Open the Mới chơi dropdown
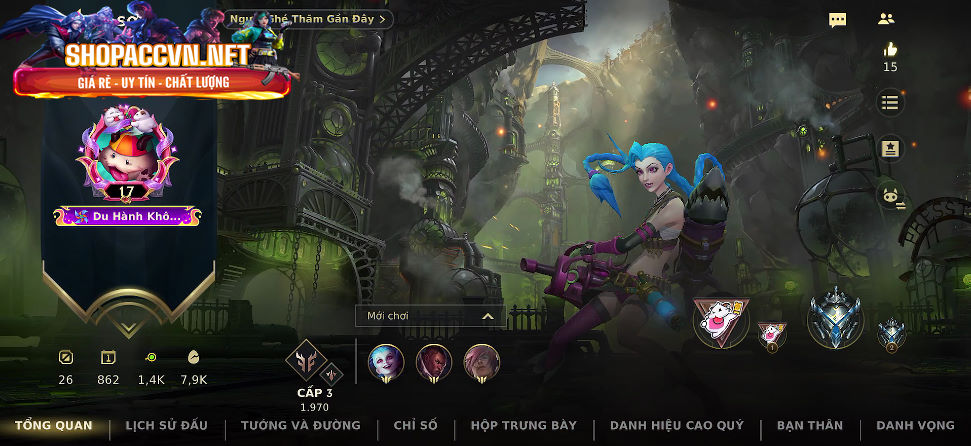 (x=430, y=316)
